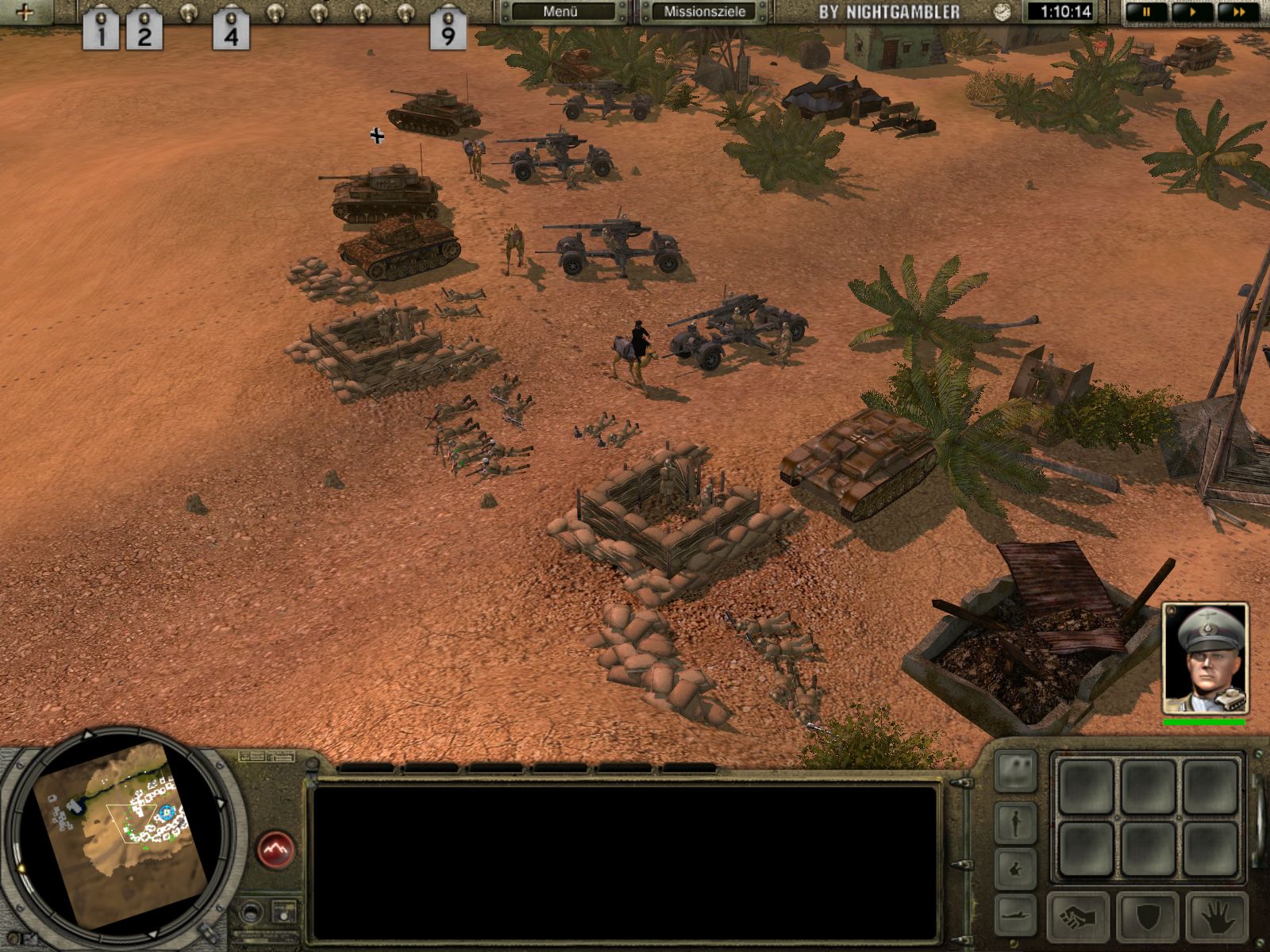Choose the crouching soldier stance
The height and width of the screenshot is (952, 1270).
point(1016,868)
